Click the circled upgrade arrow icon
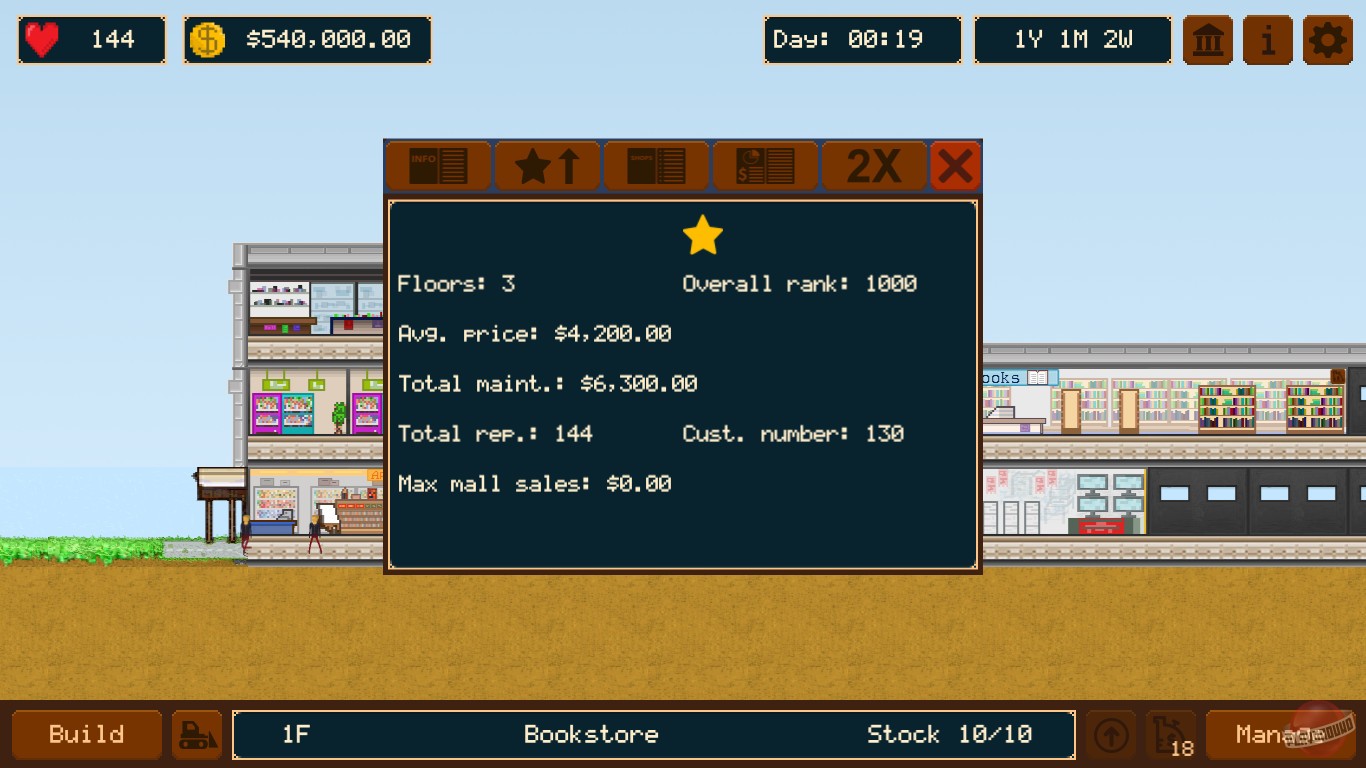The image size is (1366, 768). [1110, 734]
